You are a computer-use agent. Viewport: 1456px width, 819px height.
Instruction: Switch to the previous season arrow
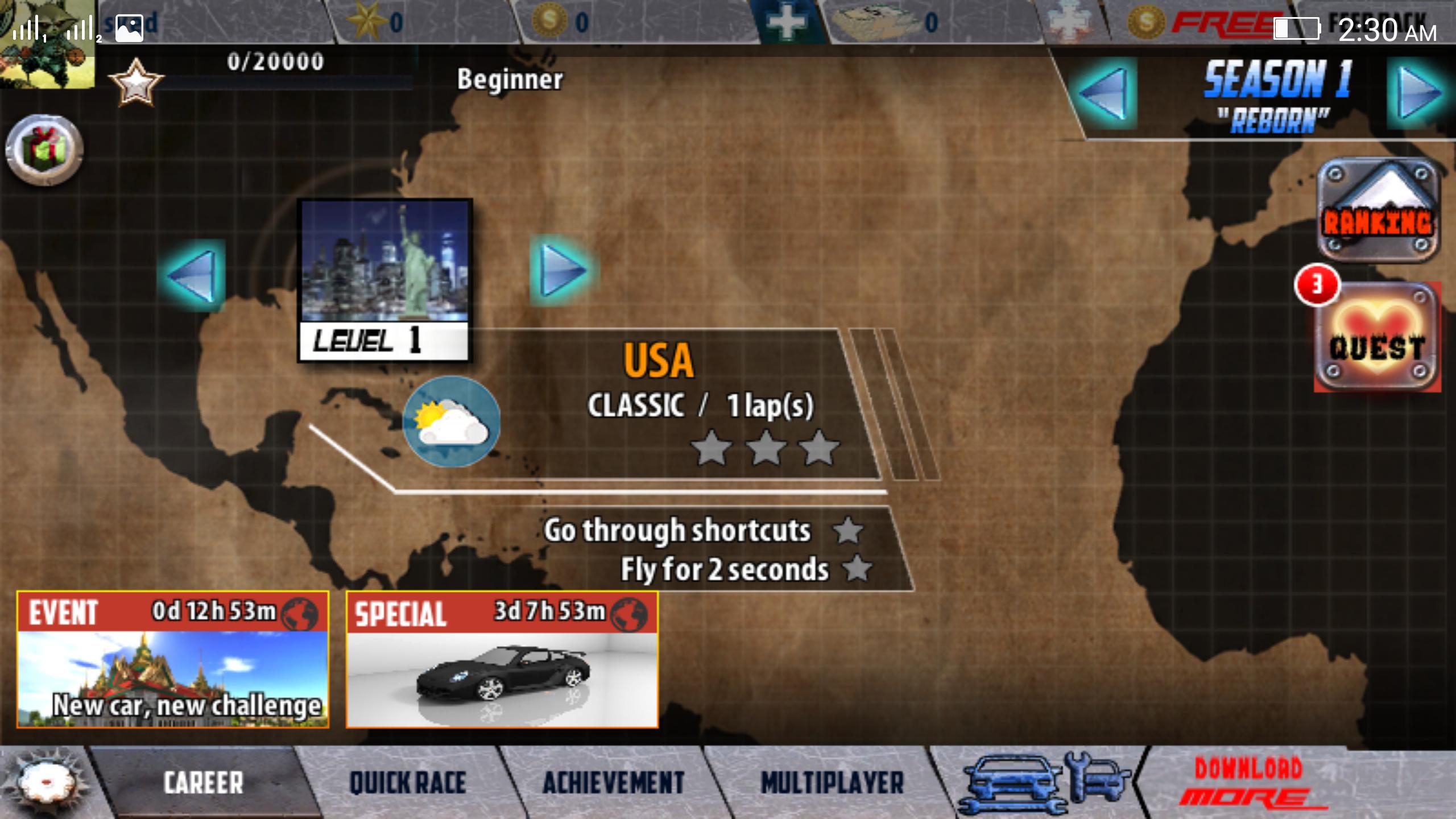(x=1103, y=93)
